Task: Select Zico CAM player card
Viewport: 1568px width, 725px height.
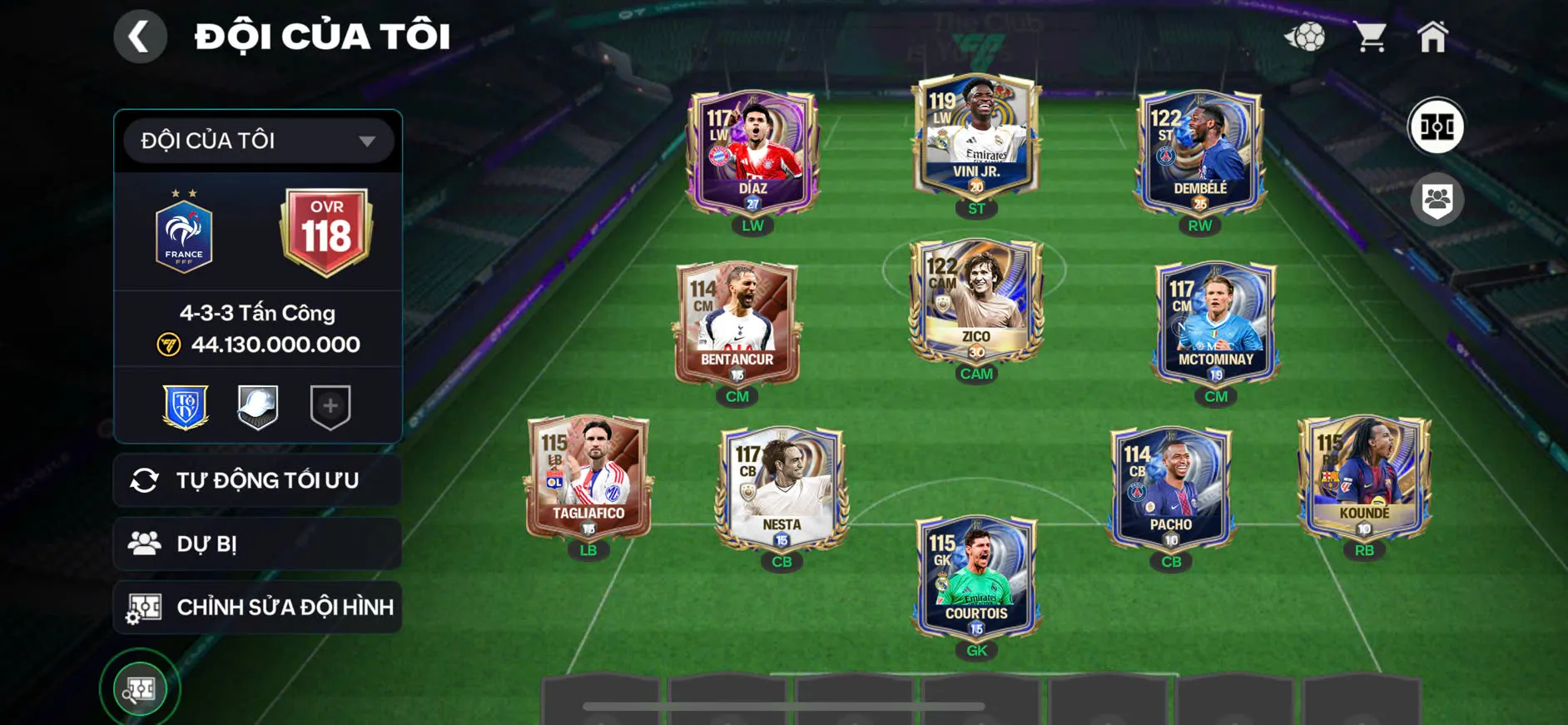Action: (x=976, y=301)
